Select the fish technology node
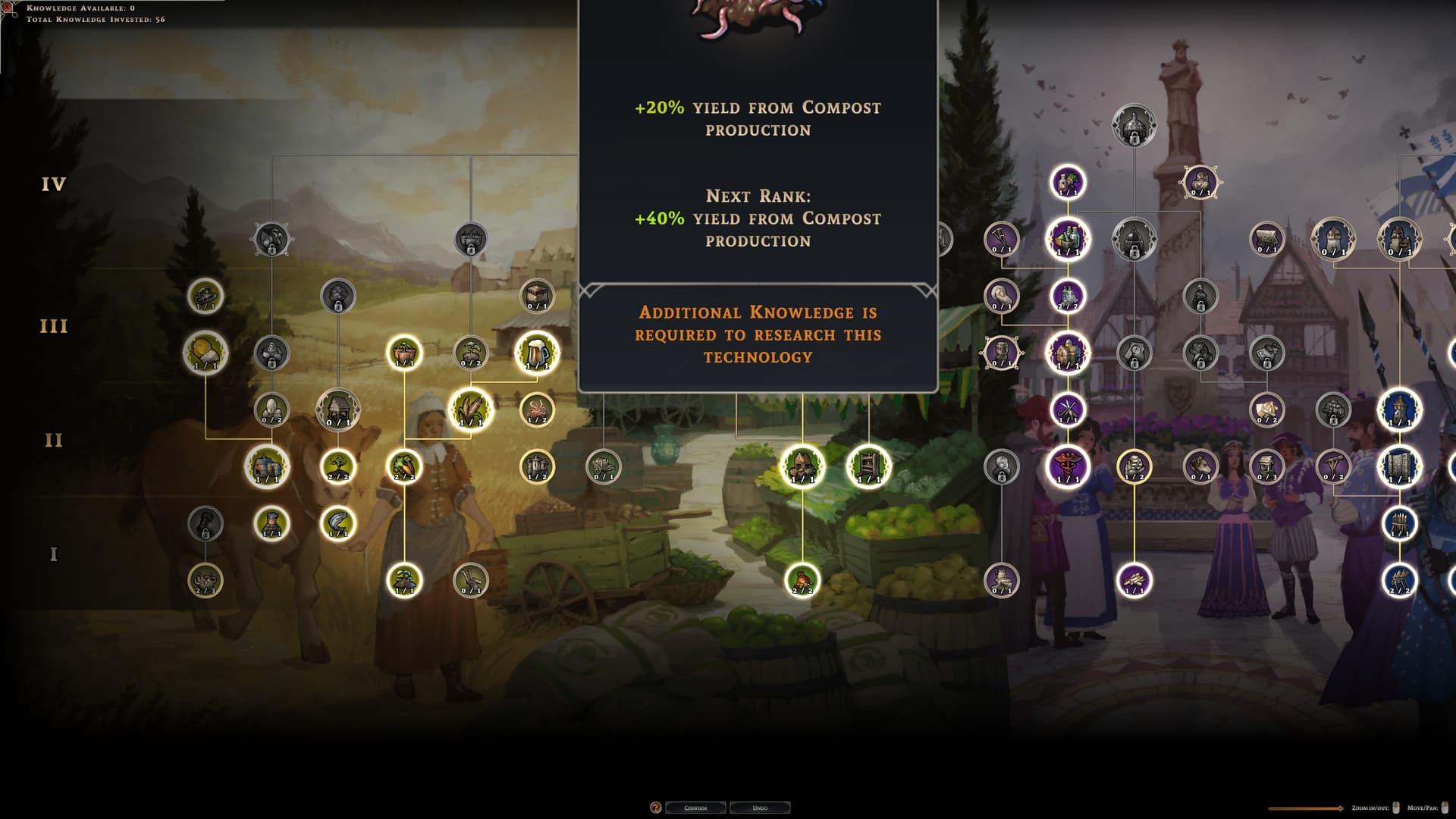 (x=338, y=523)
